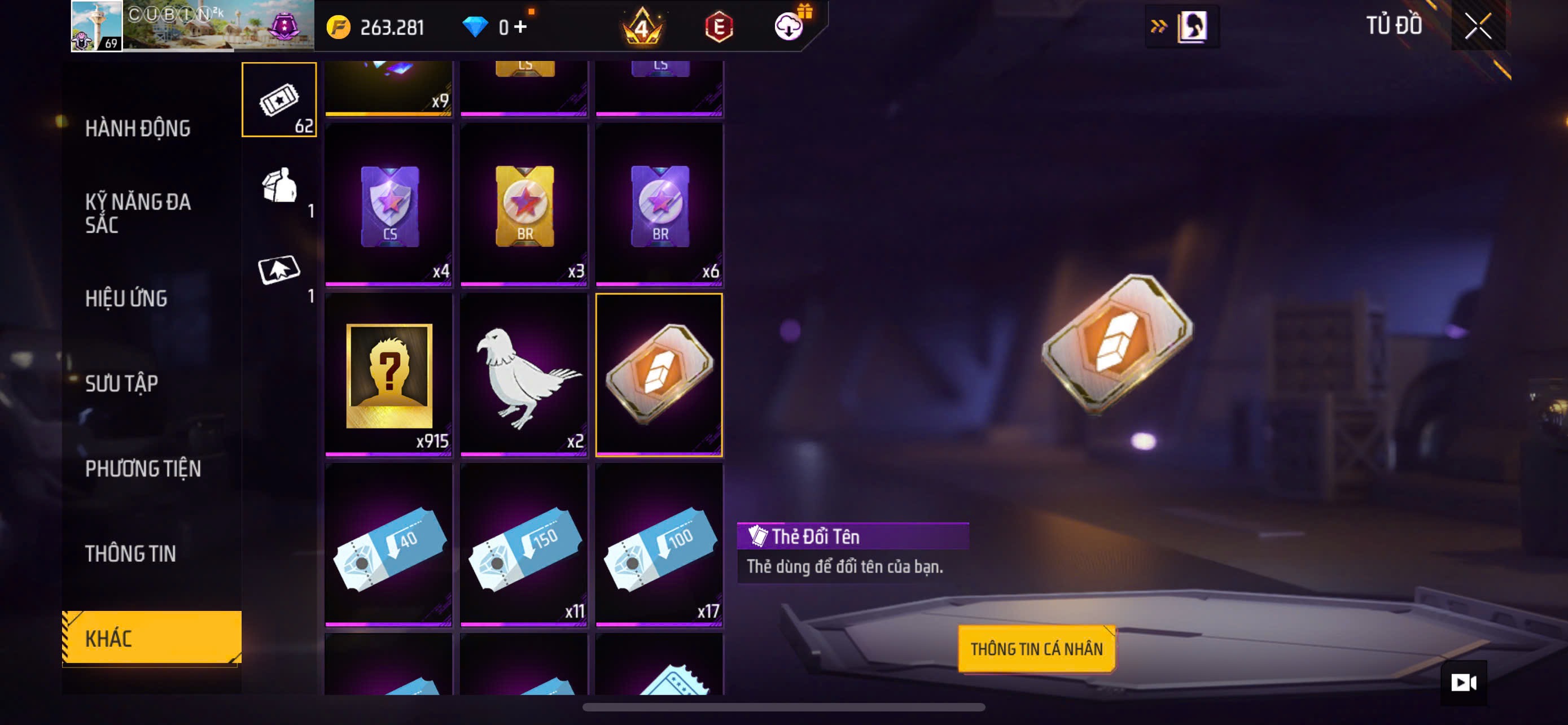The height and width of the screenshot is (725, 1568).
Task: Open the character box sub-tab
Action: click(279, 185)
